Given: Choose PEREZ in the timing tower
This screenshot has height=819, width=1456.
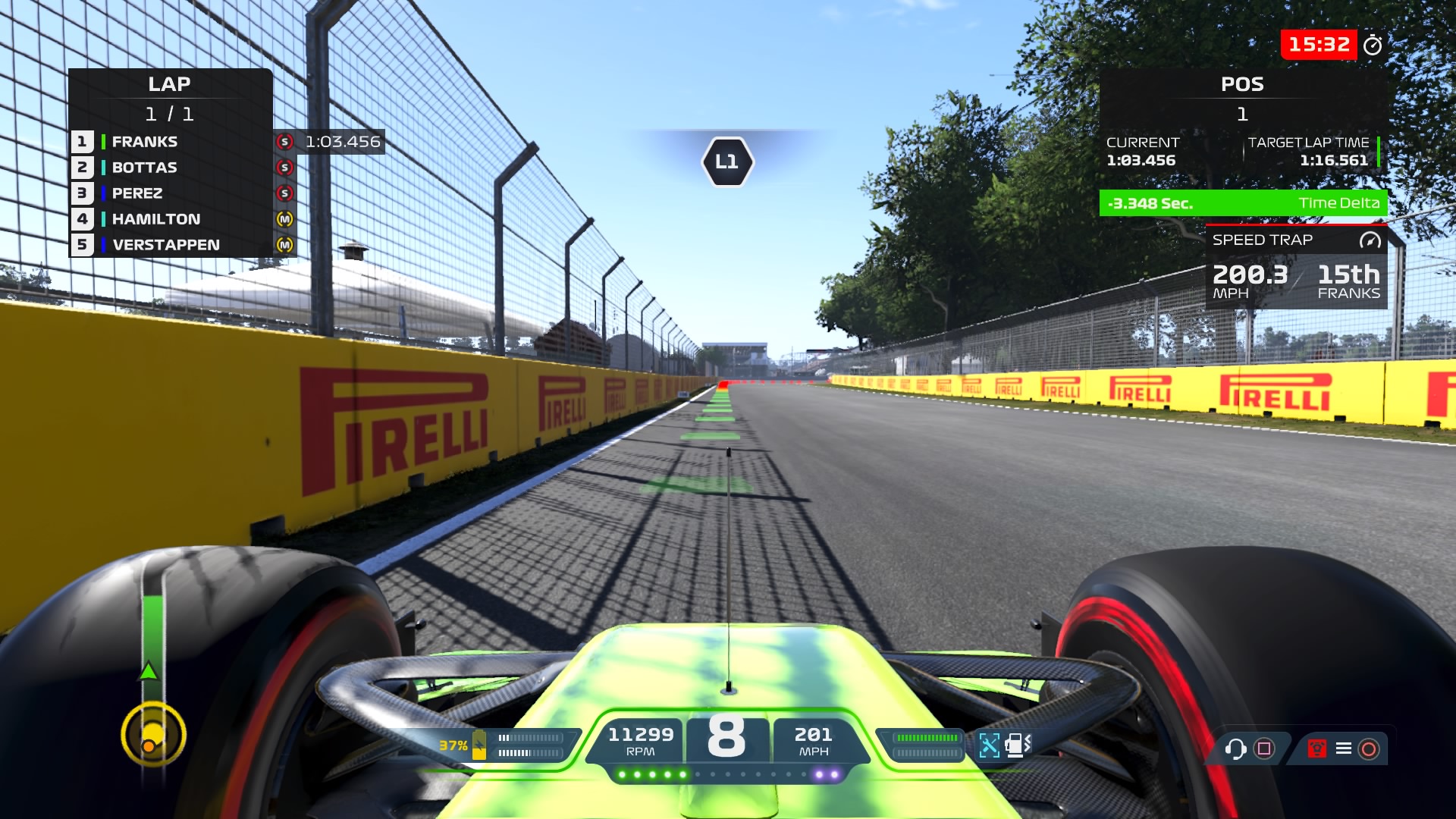Looking at the screenshot, I should point(137,193).
